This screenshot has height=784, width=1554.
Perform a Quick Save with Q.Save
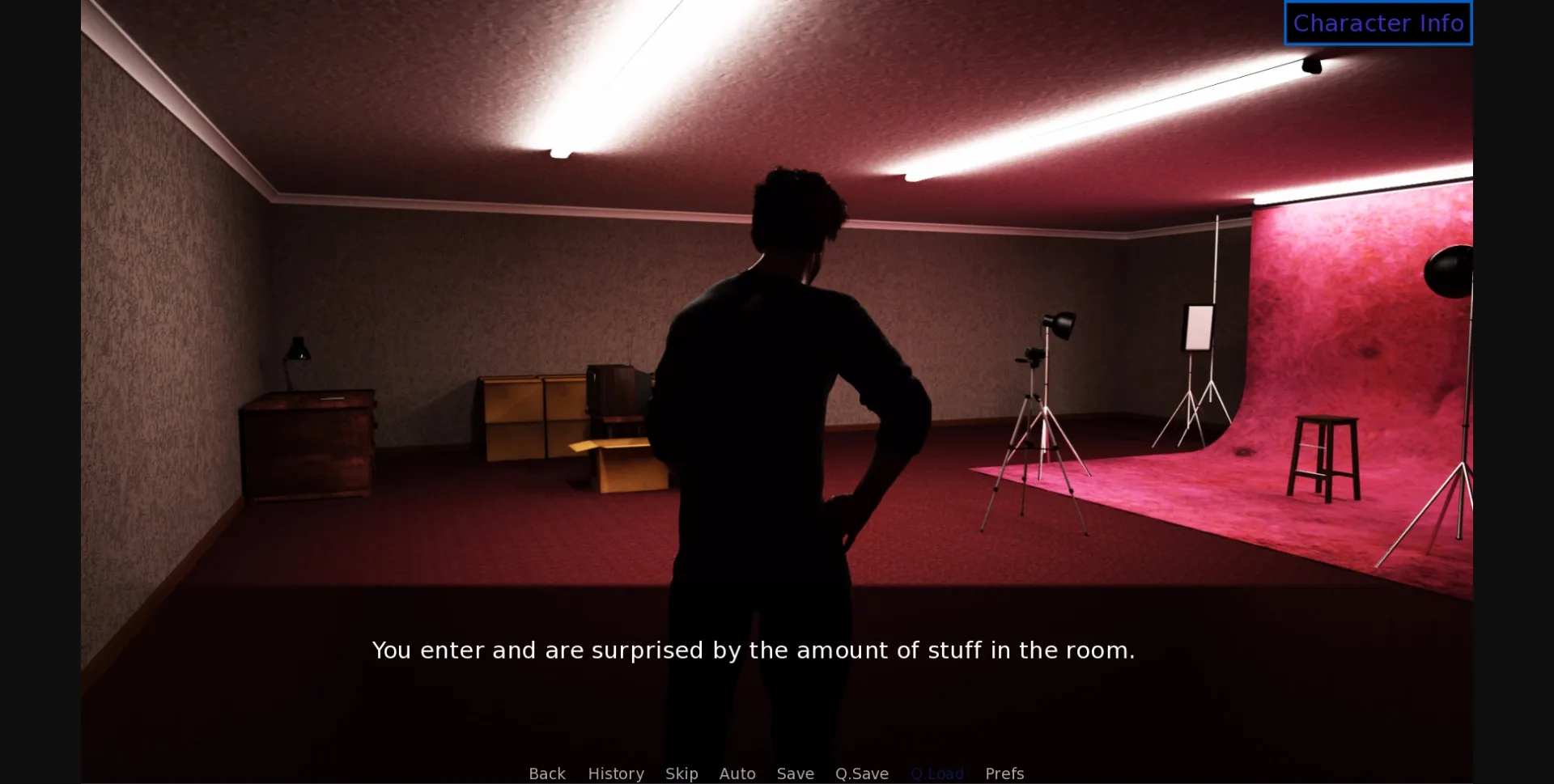(861, 773)
